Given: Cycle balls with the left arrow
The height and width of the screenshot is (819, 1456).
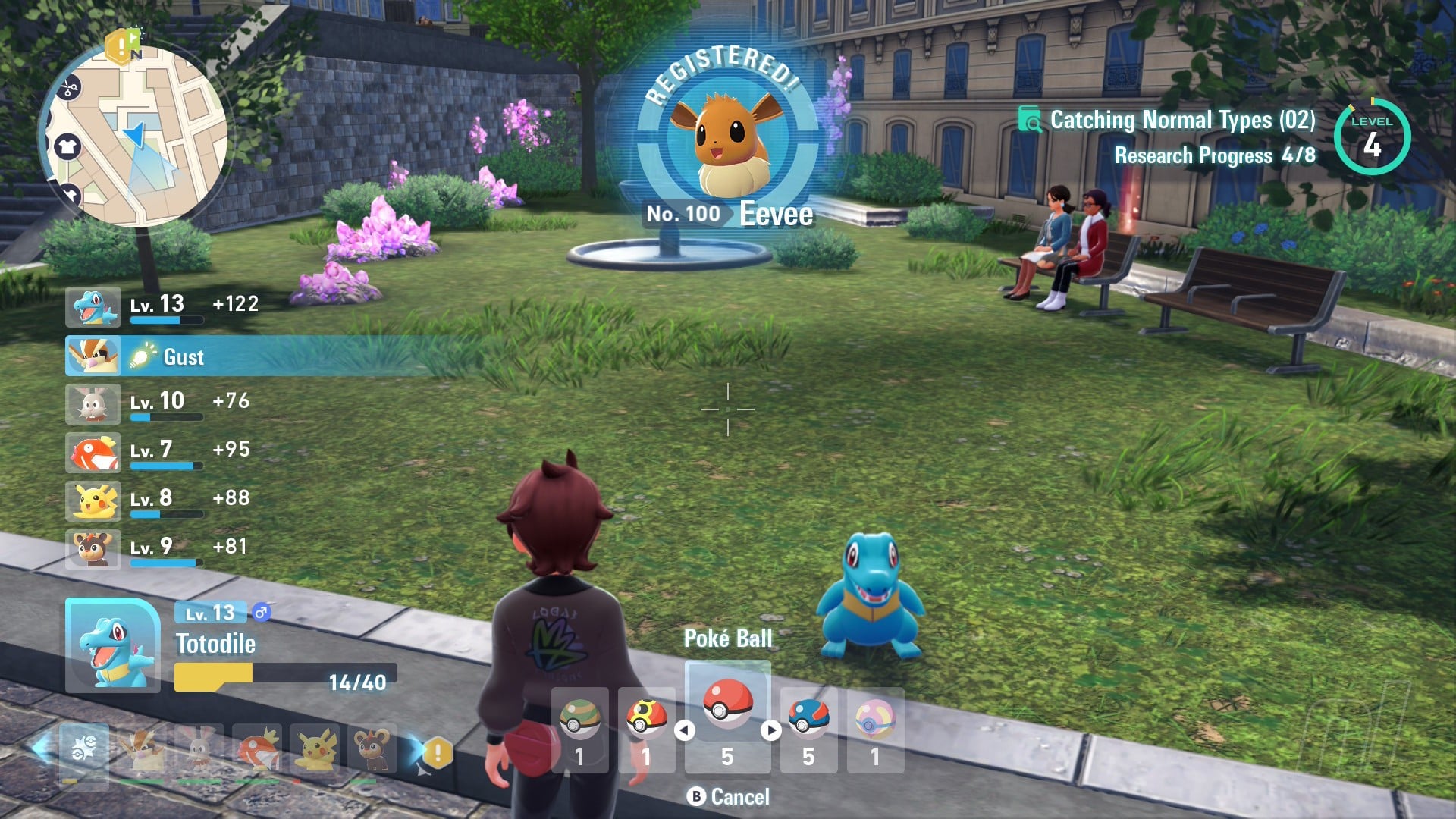Looking at the screenshot, I should [x=685, y=730].
